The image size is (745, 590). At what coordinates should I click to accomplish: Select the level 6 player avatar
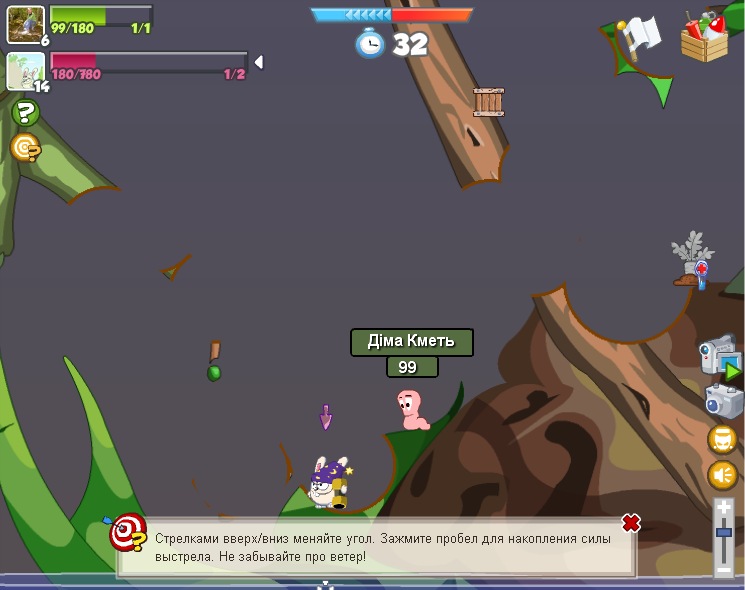(25, 24)
